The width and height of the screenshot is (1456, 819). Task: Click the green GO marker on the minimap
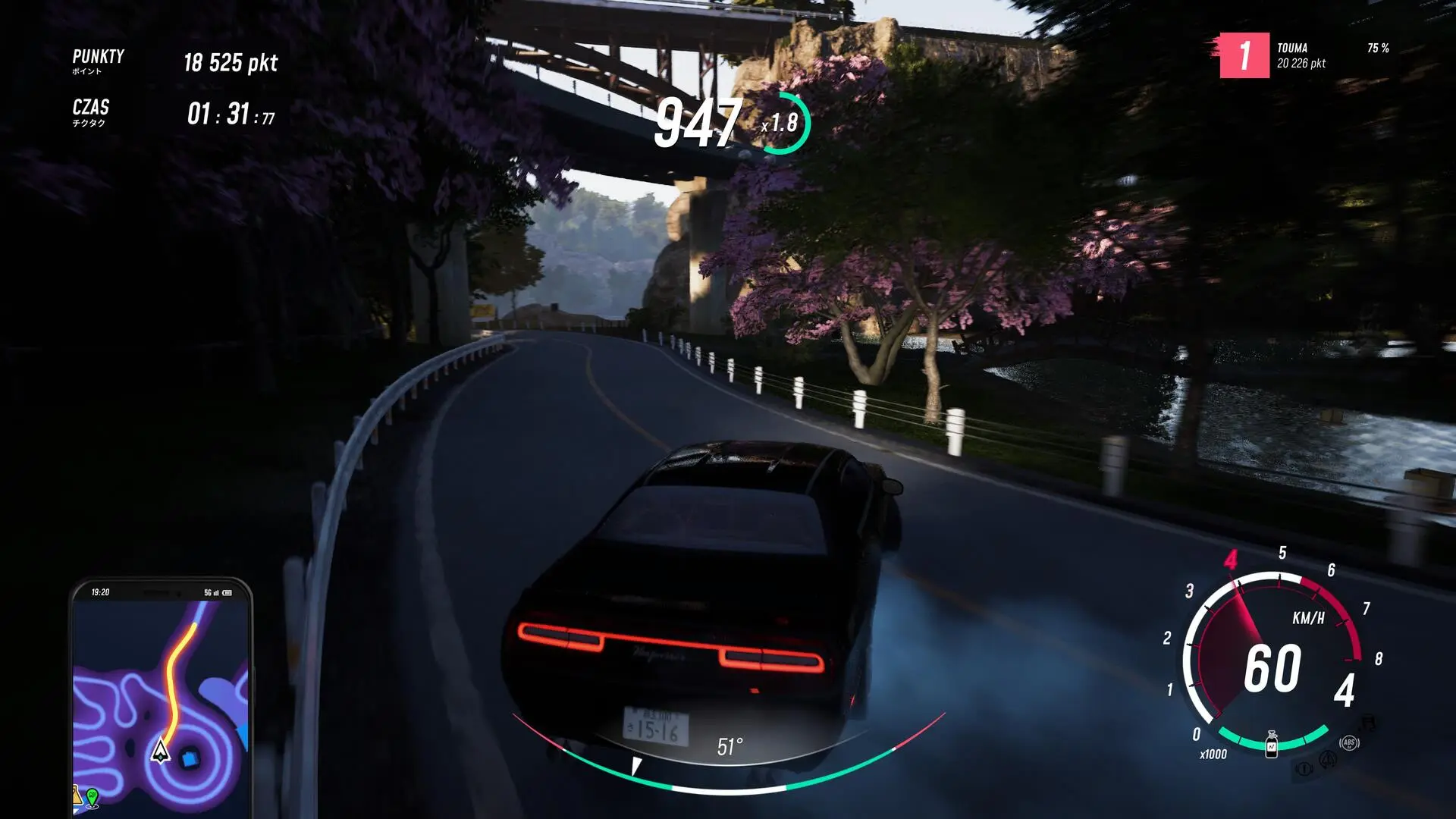tap(93, 797)
